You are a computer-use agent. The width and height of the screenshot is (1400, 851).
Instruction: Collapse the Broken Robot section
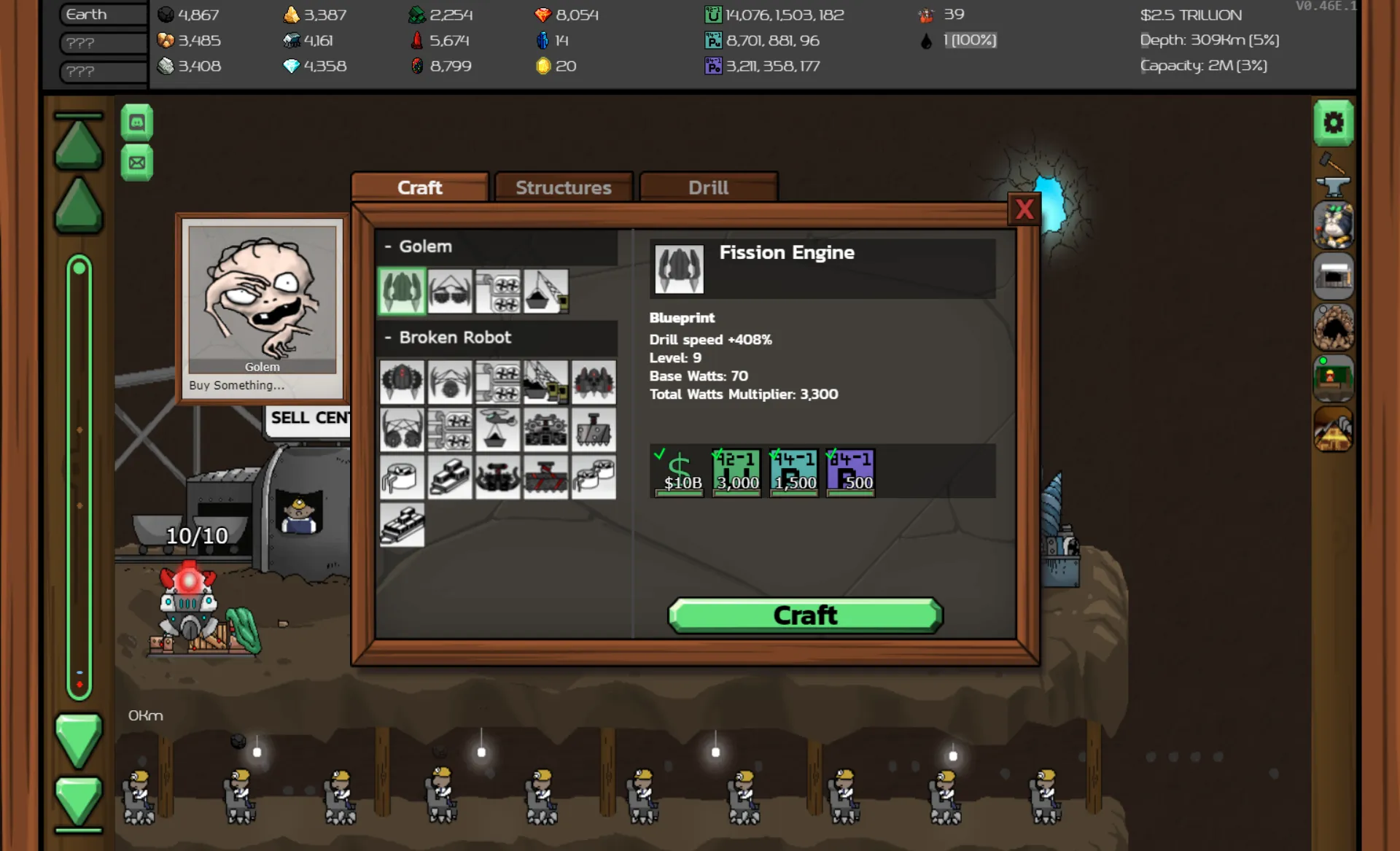point(388,338)
